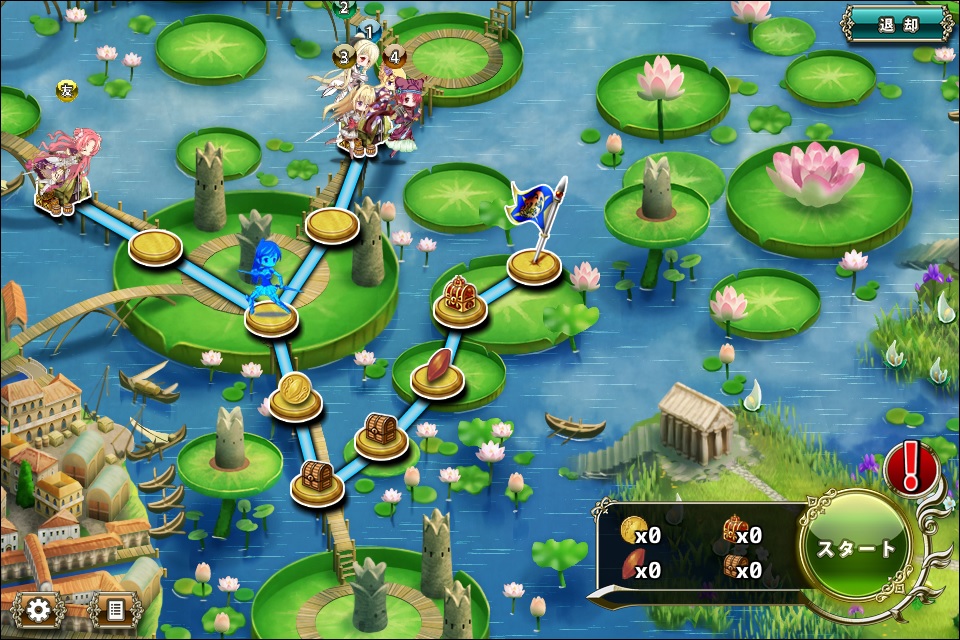Tap the 退却 retreat button
The height and width of the screenshot is (640, 960).
896,24
